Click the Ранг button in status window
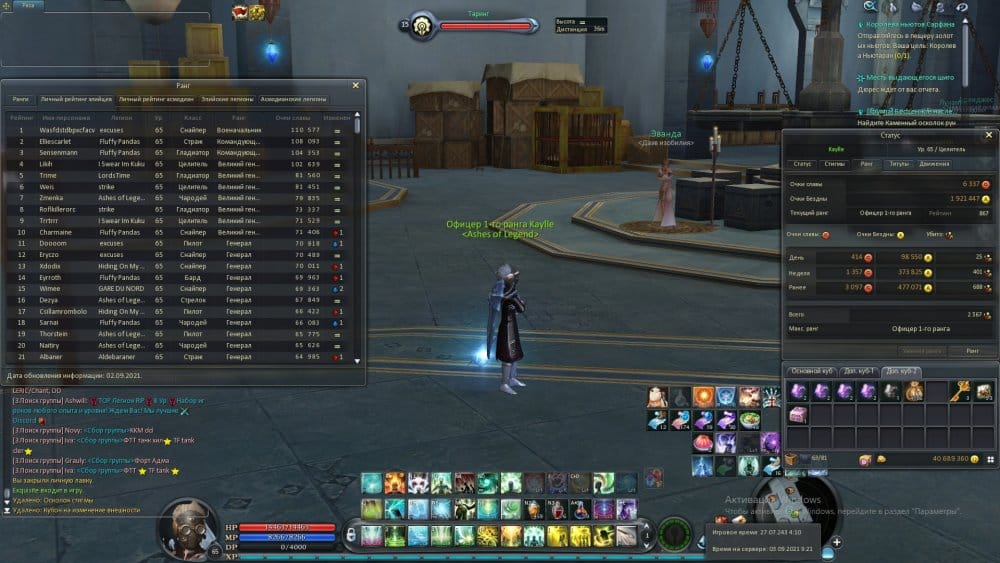Screen dimensions: 1000x563 click(x=972, y=351)
